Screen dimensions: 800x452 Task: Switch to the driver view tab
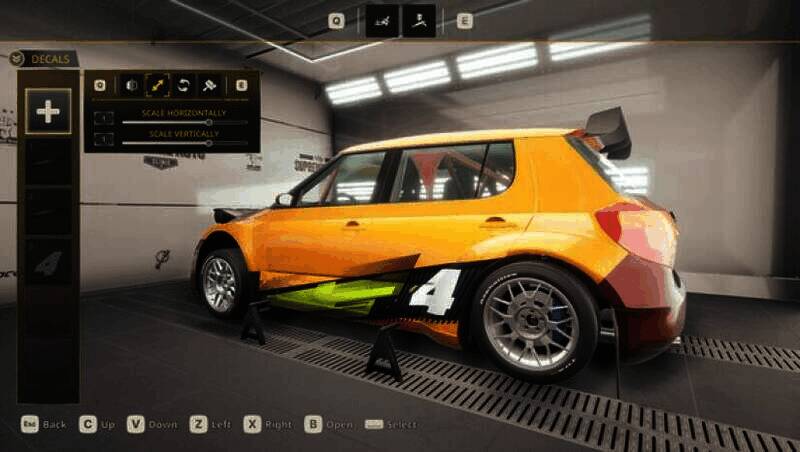[x=419, y=20]
